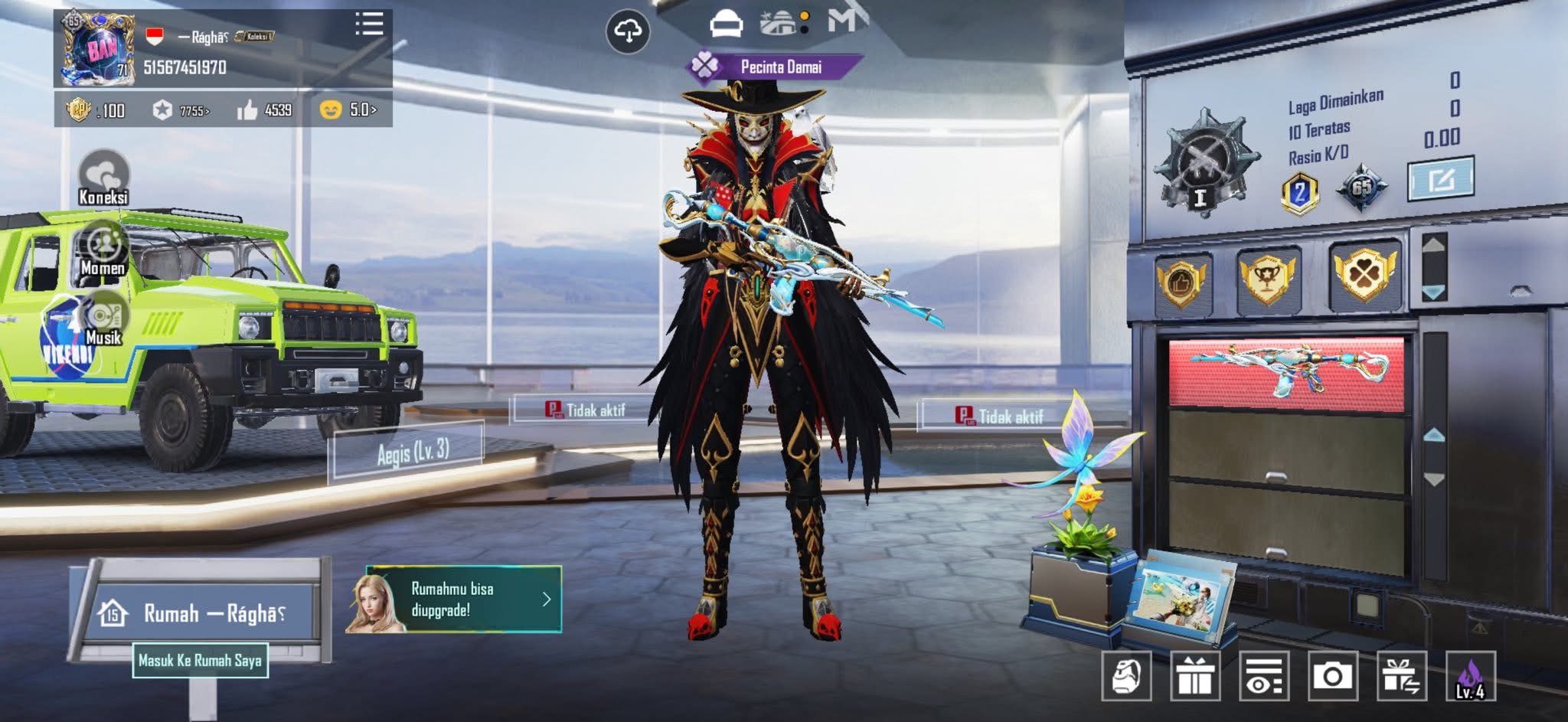The height and width of the screenshot is (722, 1568).
Task: Open the list menu beside the player name
Action: (x=369, y=24)
